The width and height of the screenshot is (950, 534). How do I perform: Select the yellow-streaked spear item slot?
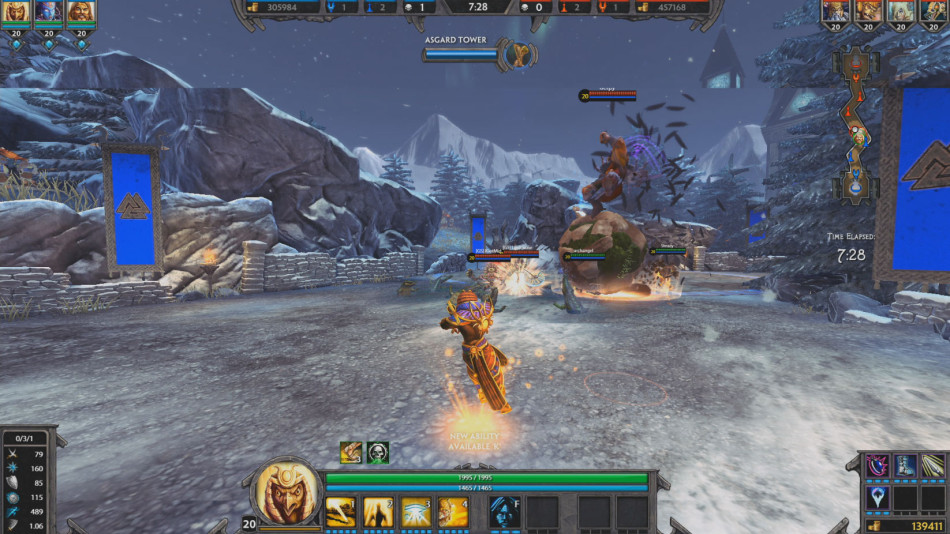(932, 465)
